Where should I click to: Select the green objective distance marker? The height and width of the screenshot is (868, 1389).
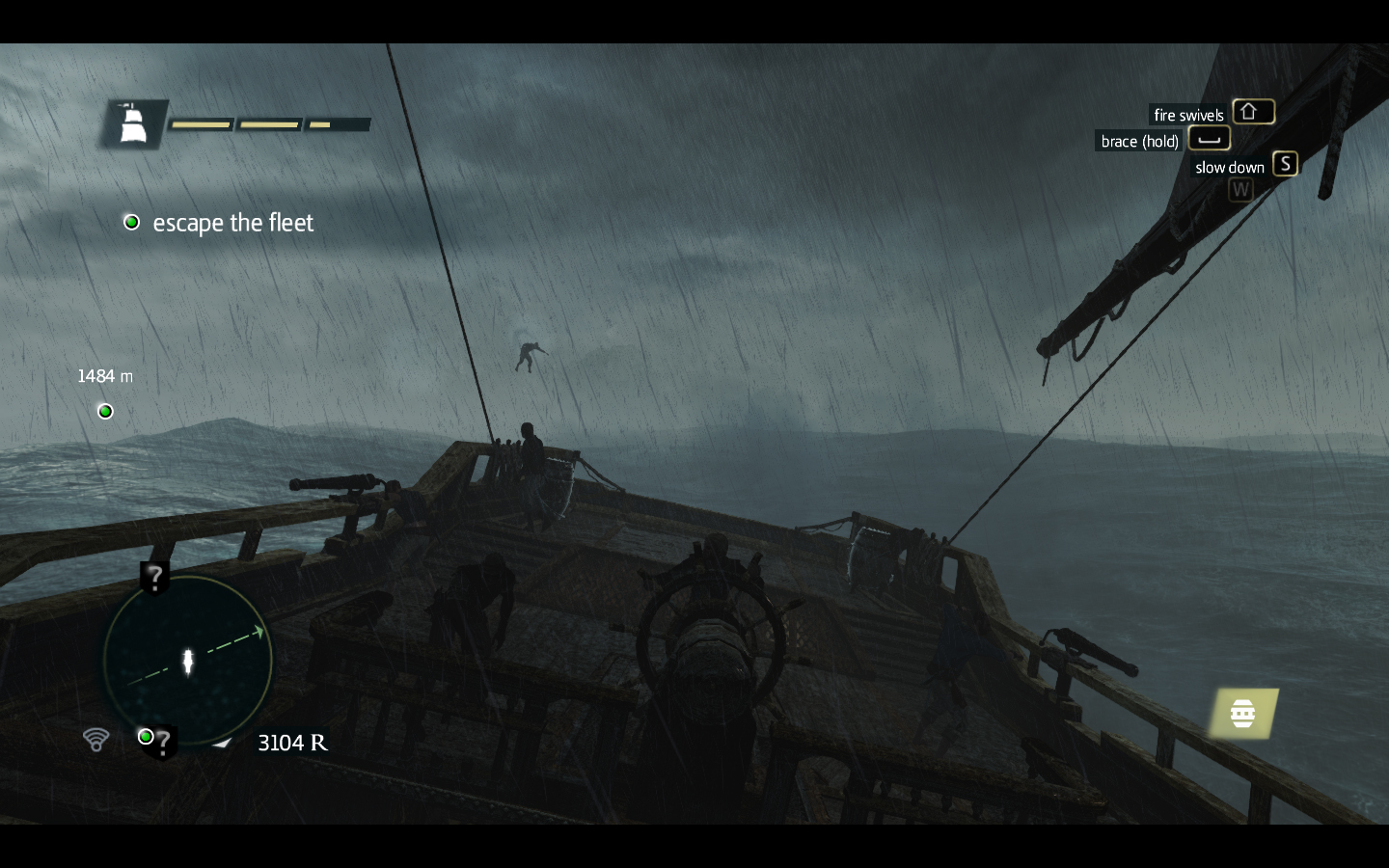click(x=106, y=412)
